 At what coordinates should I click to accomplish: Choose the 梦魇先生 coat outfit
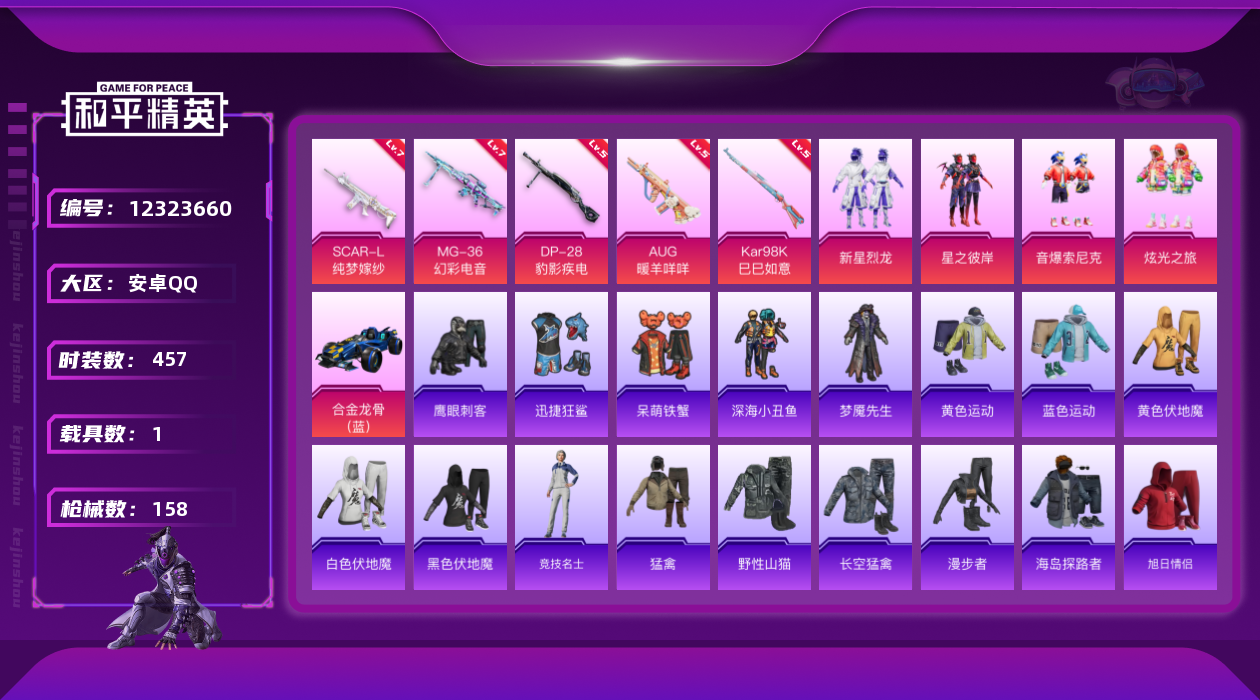pyautogui.click(x=865, y=364)
